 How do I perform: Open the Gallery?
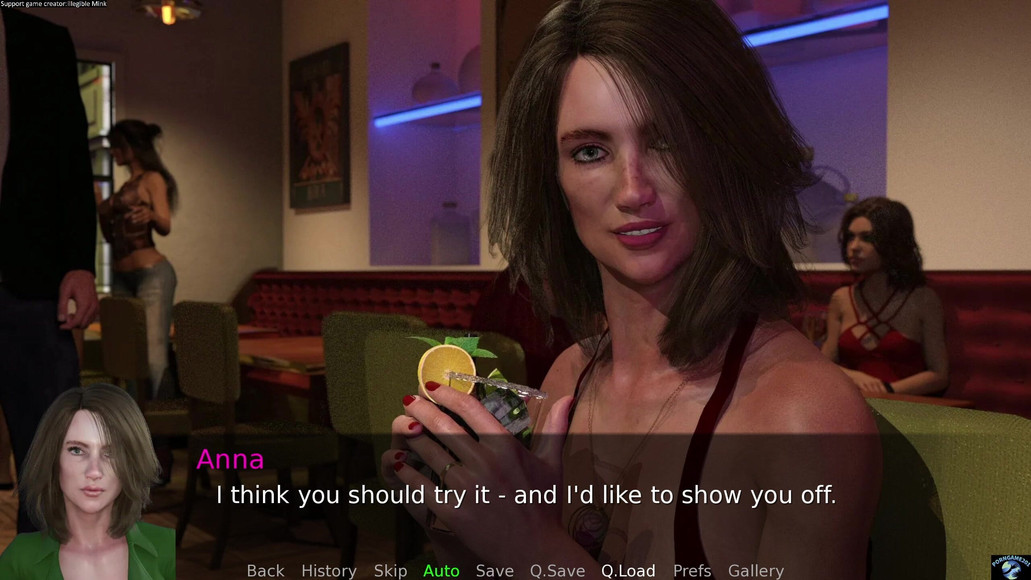[x=755, y=570]
